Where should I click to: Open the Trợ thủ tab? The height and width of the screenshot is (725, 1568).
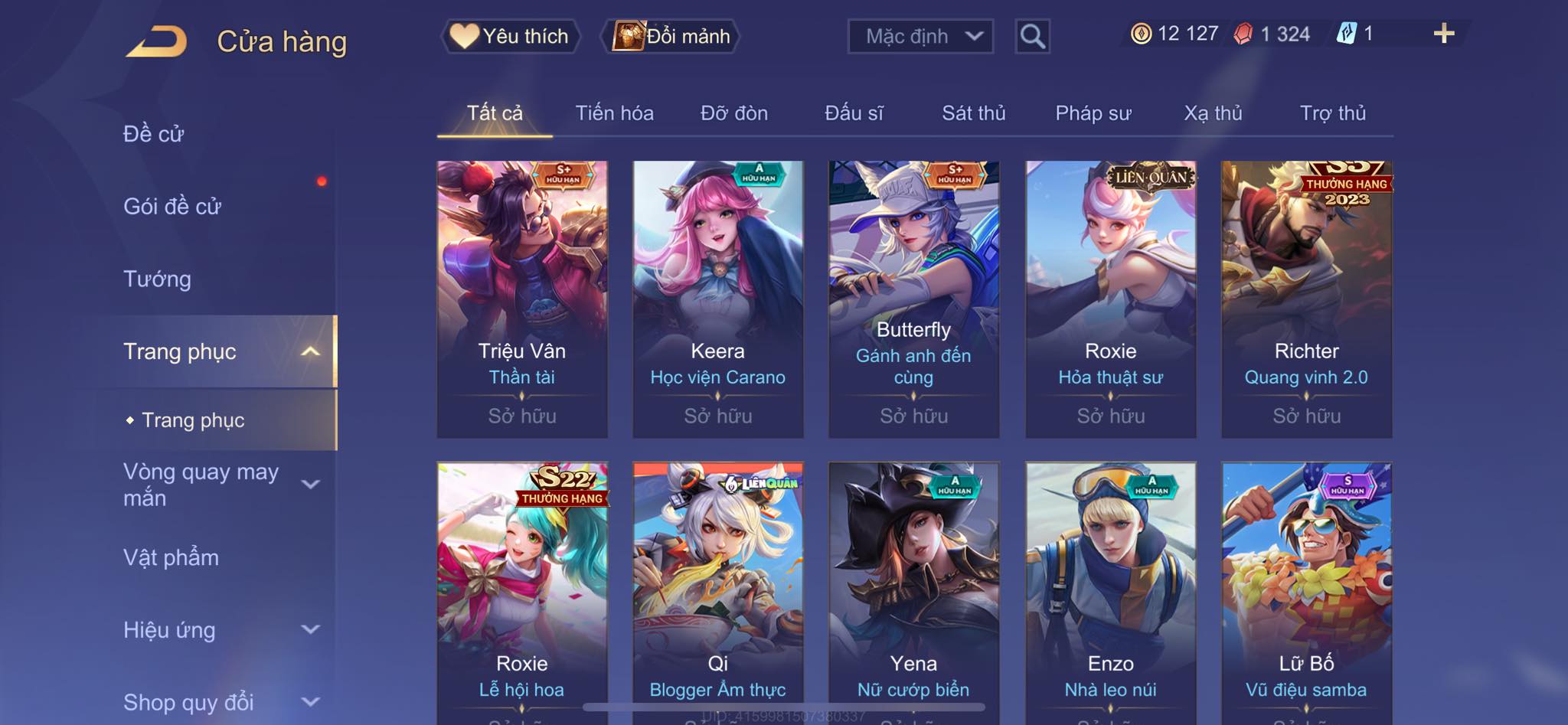click(1332, 113)
